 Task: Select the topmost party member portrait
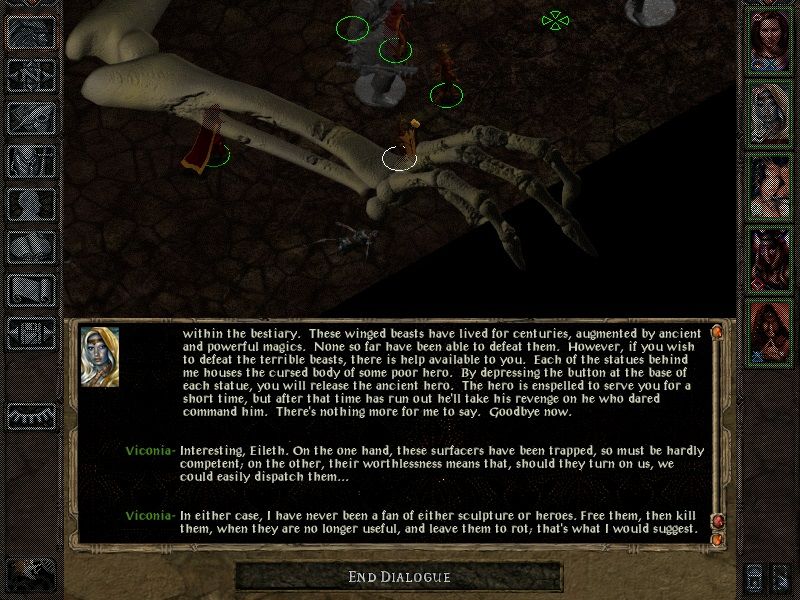click(770, 38)
